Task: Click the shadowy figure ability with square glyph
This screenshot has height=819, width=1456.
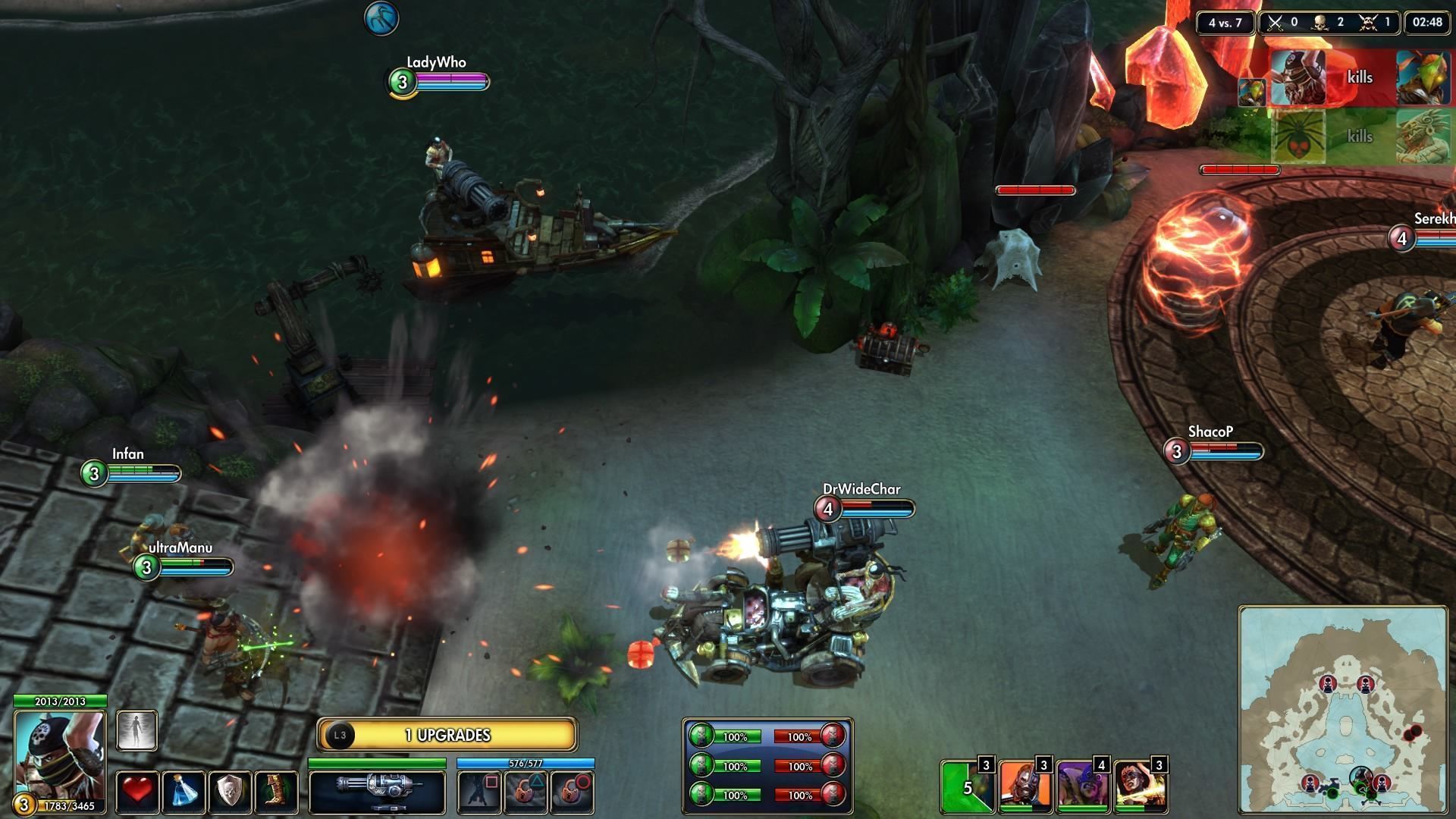Action: pyautogui.click(x=479, y=792)
